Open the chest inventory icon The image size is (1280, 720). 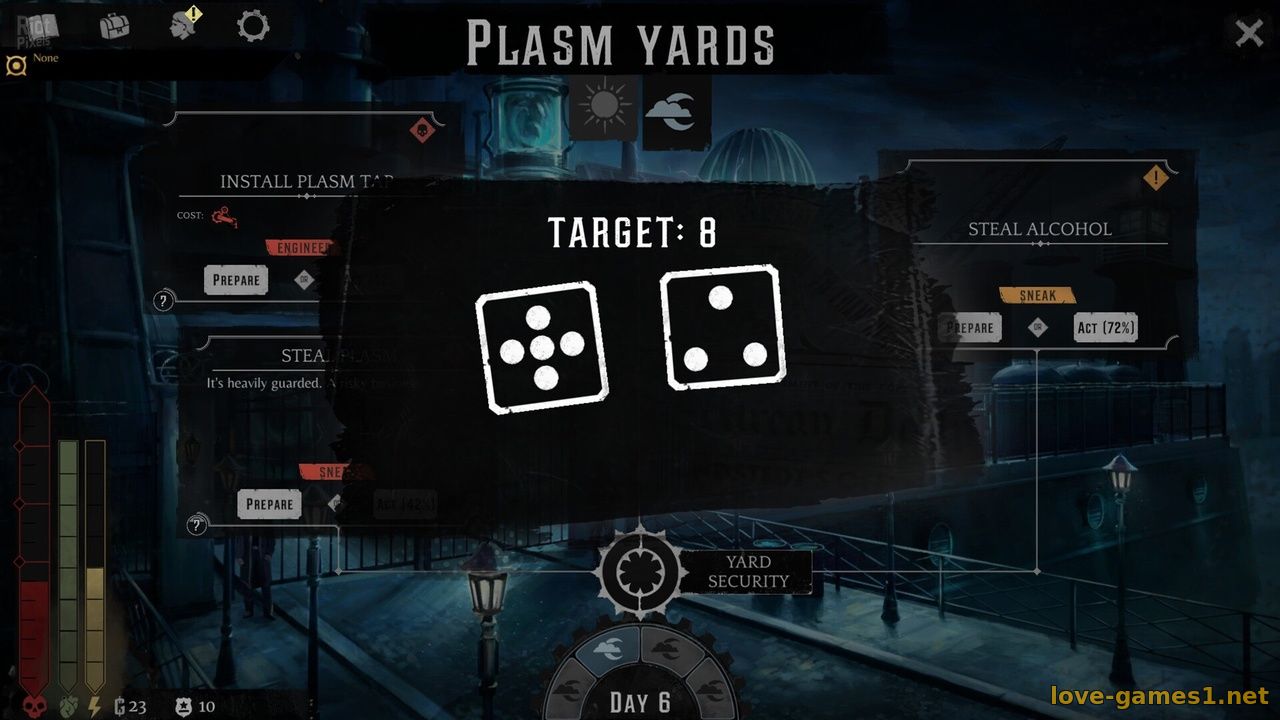(x=115, y=26)
